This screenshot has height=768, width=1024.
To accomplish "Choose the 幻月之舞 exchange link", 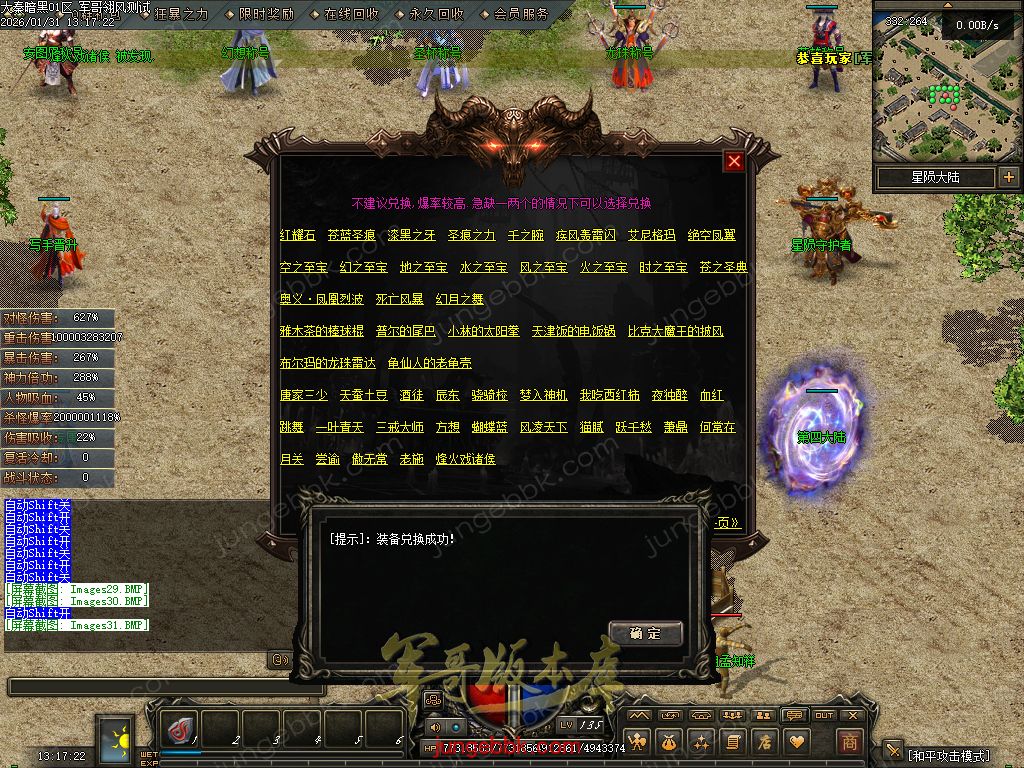I will point(459,299).
